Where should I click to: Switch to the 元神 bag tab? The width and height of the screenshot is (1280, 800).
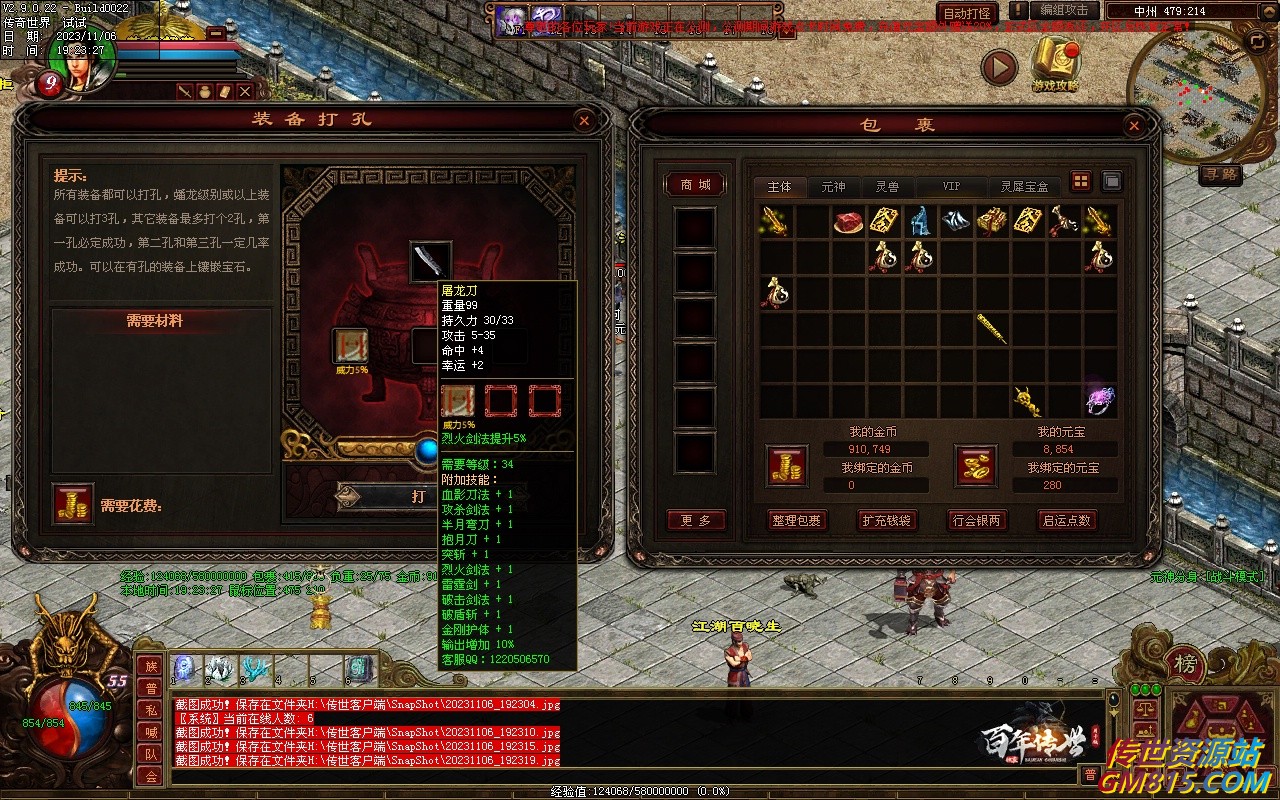point(833,187)
